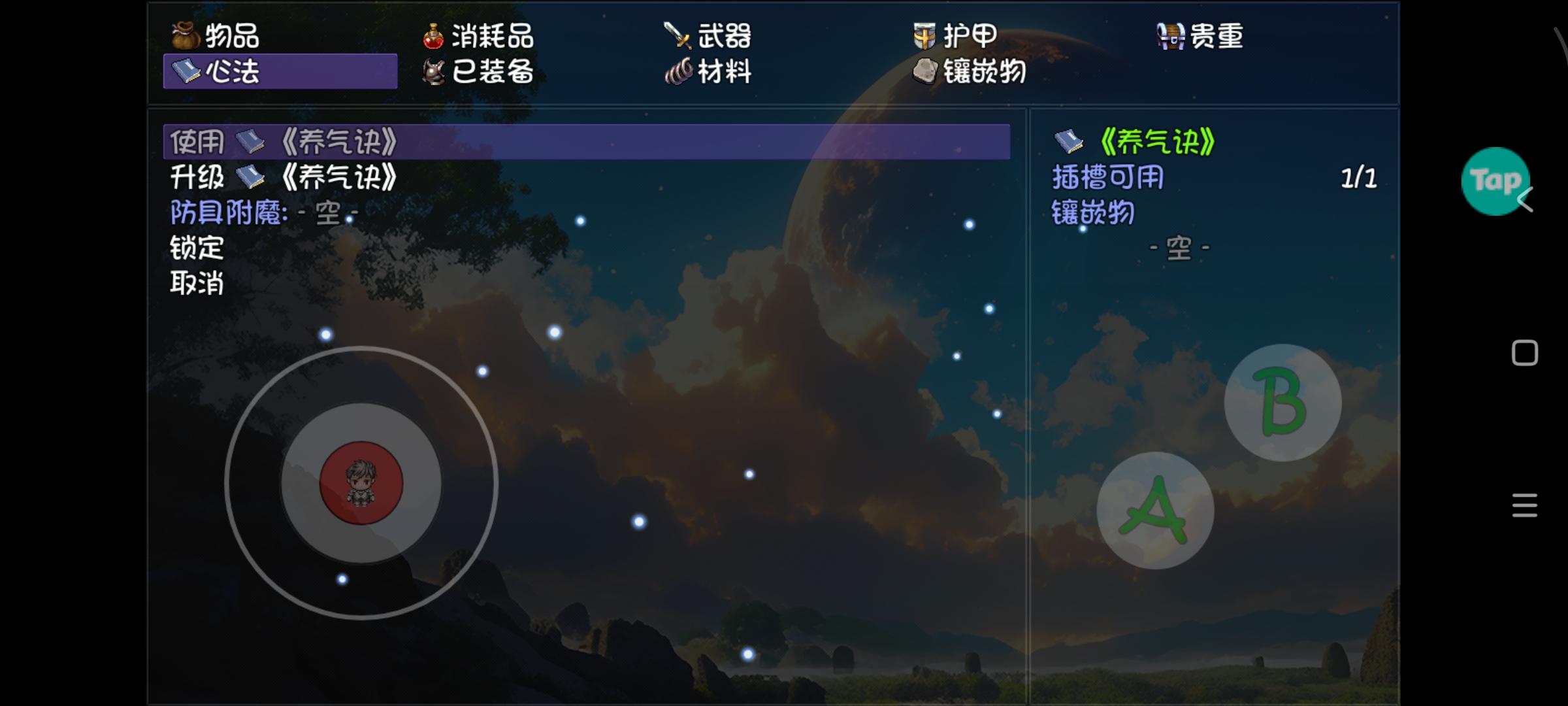
Task: Click the blue book icon next to 心法
Action: click(185, 72)
